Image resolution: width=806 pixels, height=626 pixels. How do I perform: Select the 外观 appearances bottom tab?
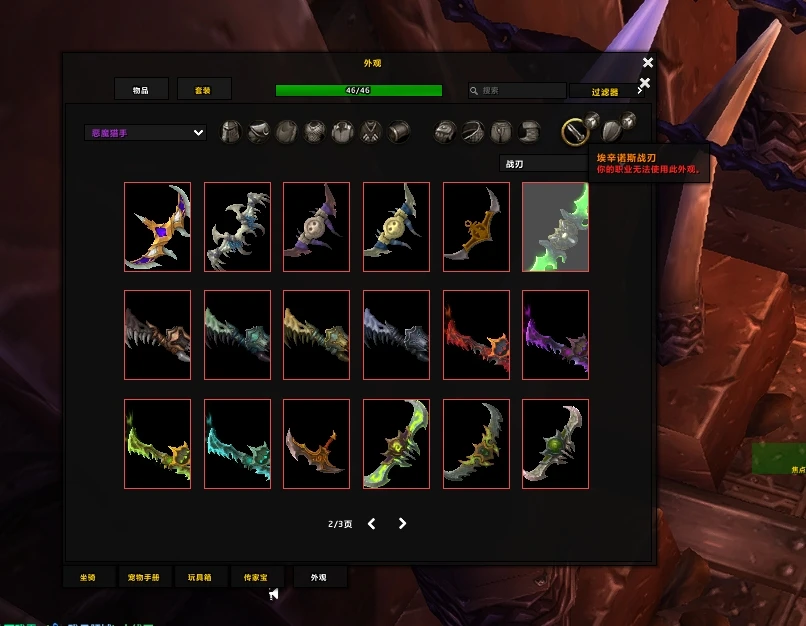point(318,577)
